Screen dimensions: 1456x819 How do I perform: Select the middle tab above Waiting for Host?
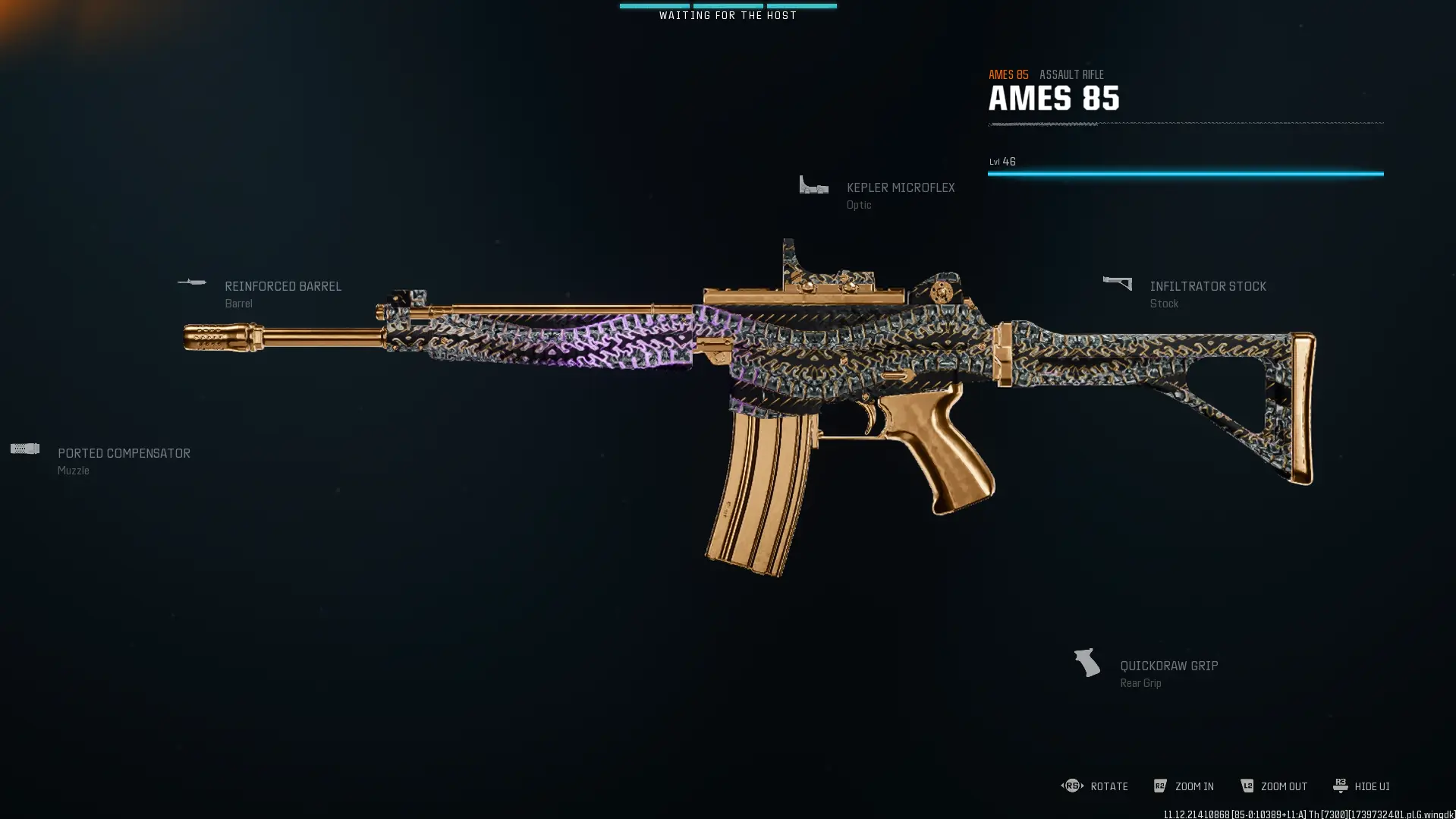pyautogui.click(x=728, y=5)
